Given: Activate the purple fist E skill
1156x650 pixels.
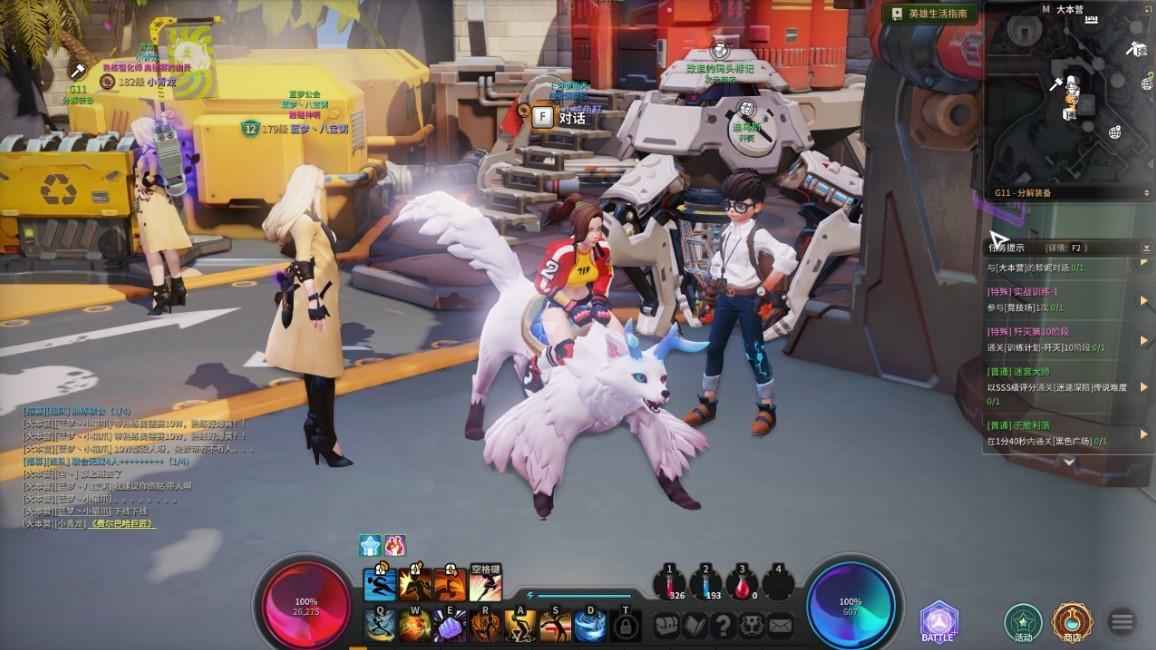Looking at the screenshot, I should pos(450,626).
